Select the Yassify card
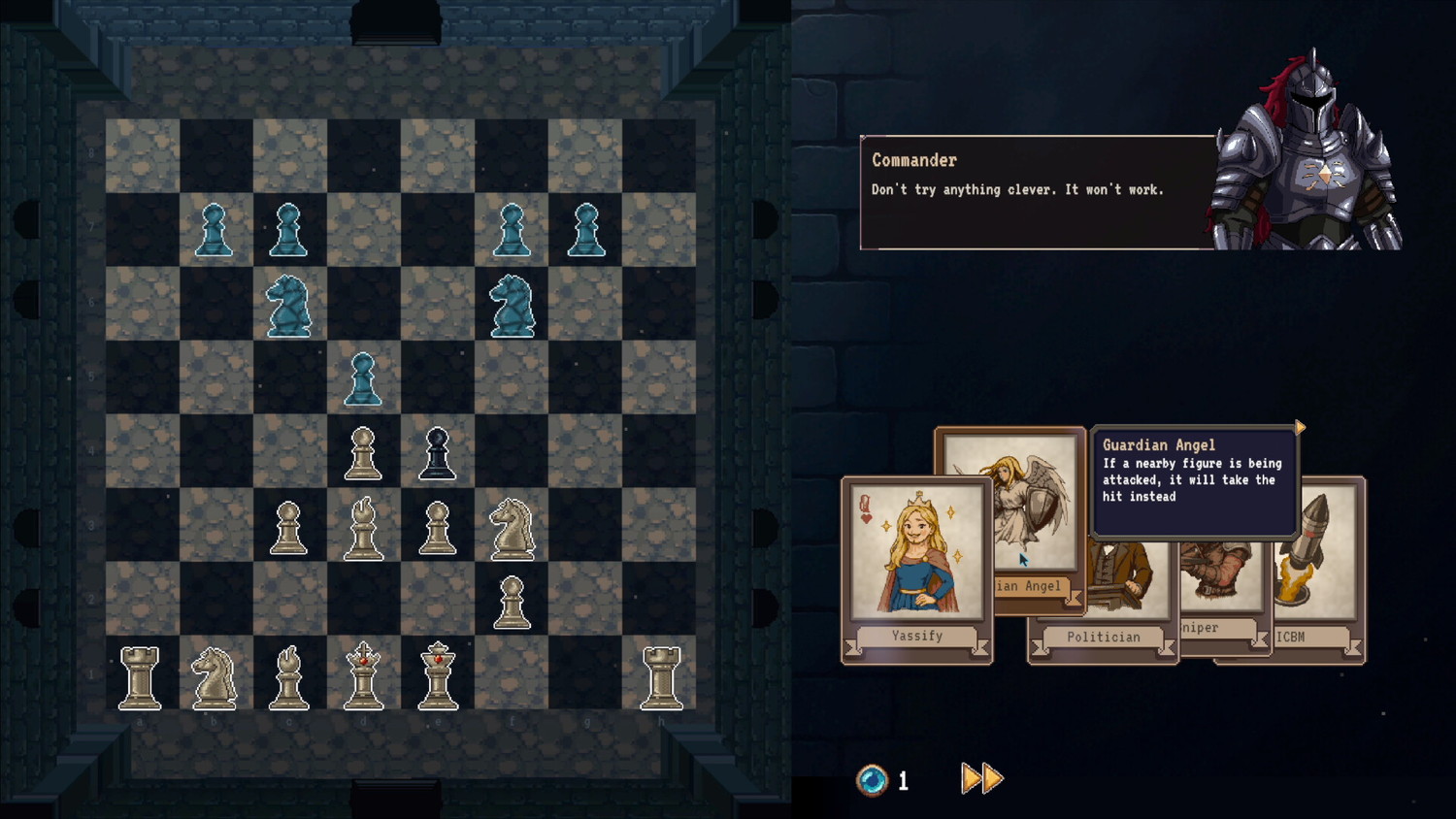This screenshot has width=1456, height=819. (916, 563)
